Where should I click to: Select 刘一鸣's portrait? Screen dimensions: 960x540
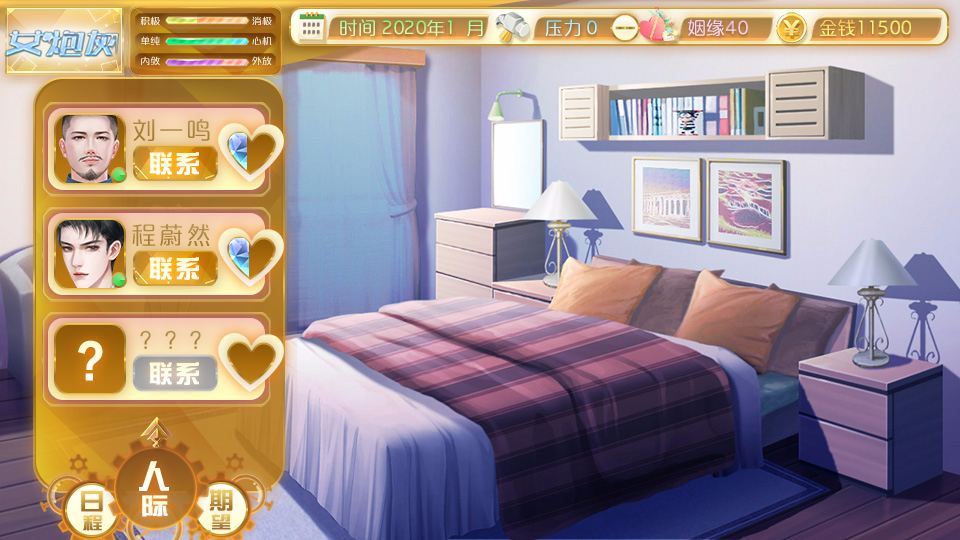90,149
